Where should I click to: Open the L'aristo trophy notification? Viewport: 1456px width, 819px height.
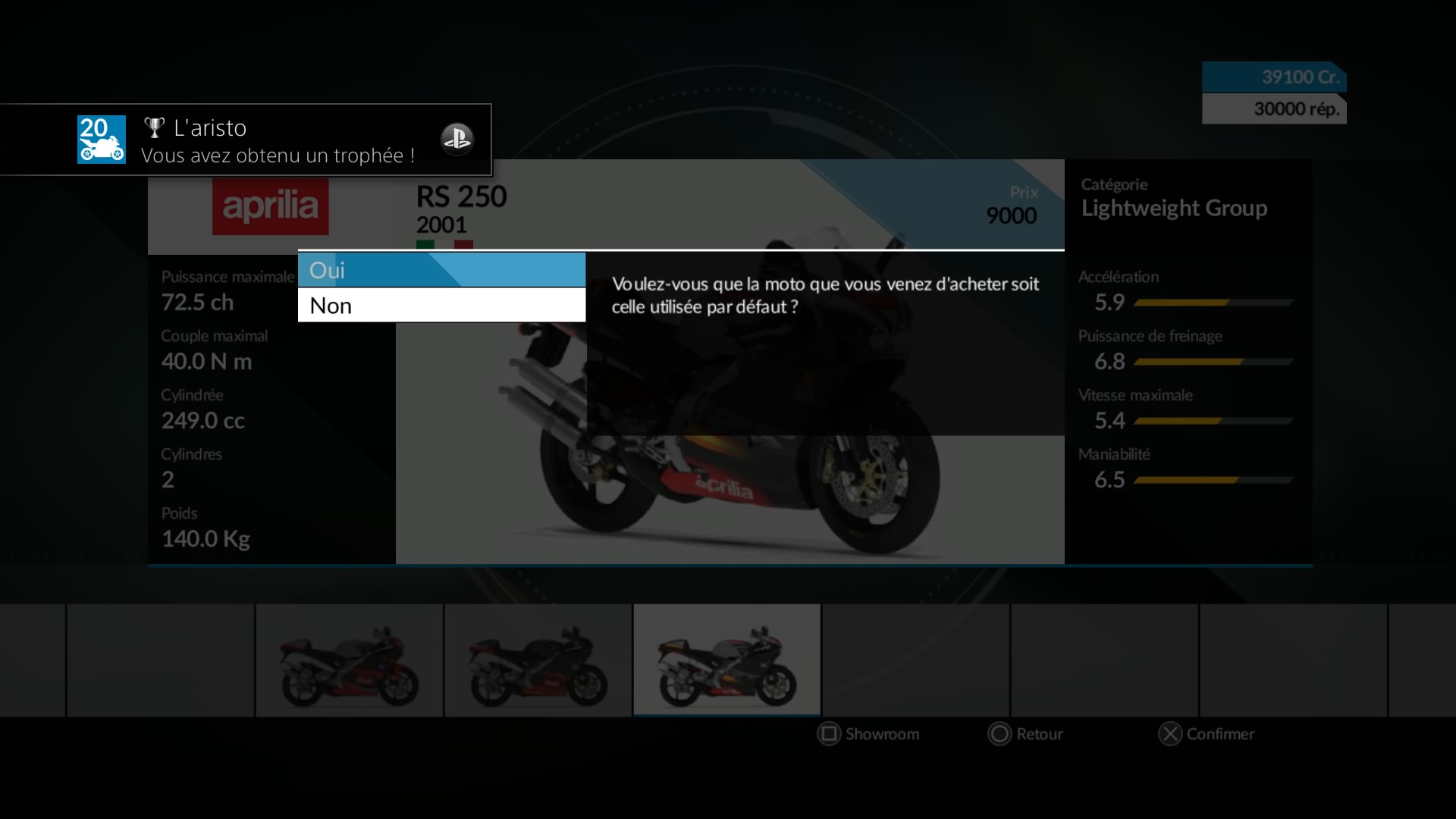click(246, 140)
